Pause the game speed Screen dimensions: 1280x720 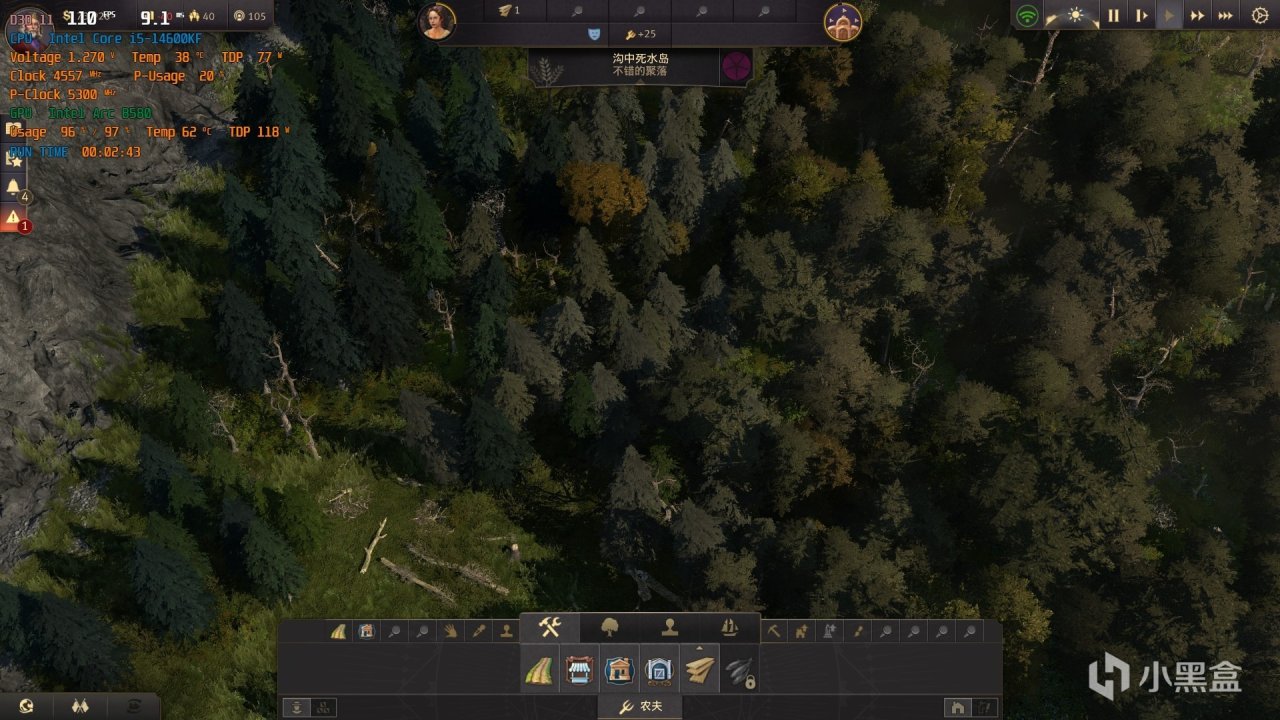point(1113,16)
